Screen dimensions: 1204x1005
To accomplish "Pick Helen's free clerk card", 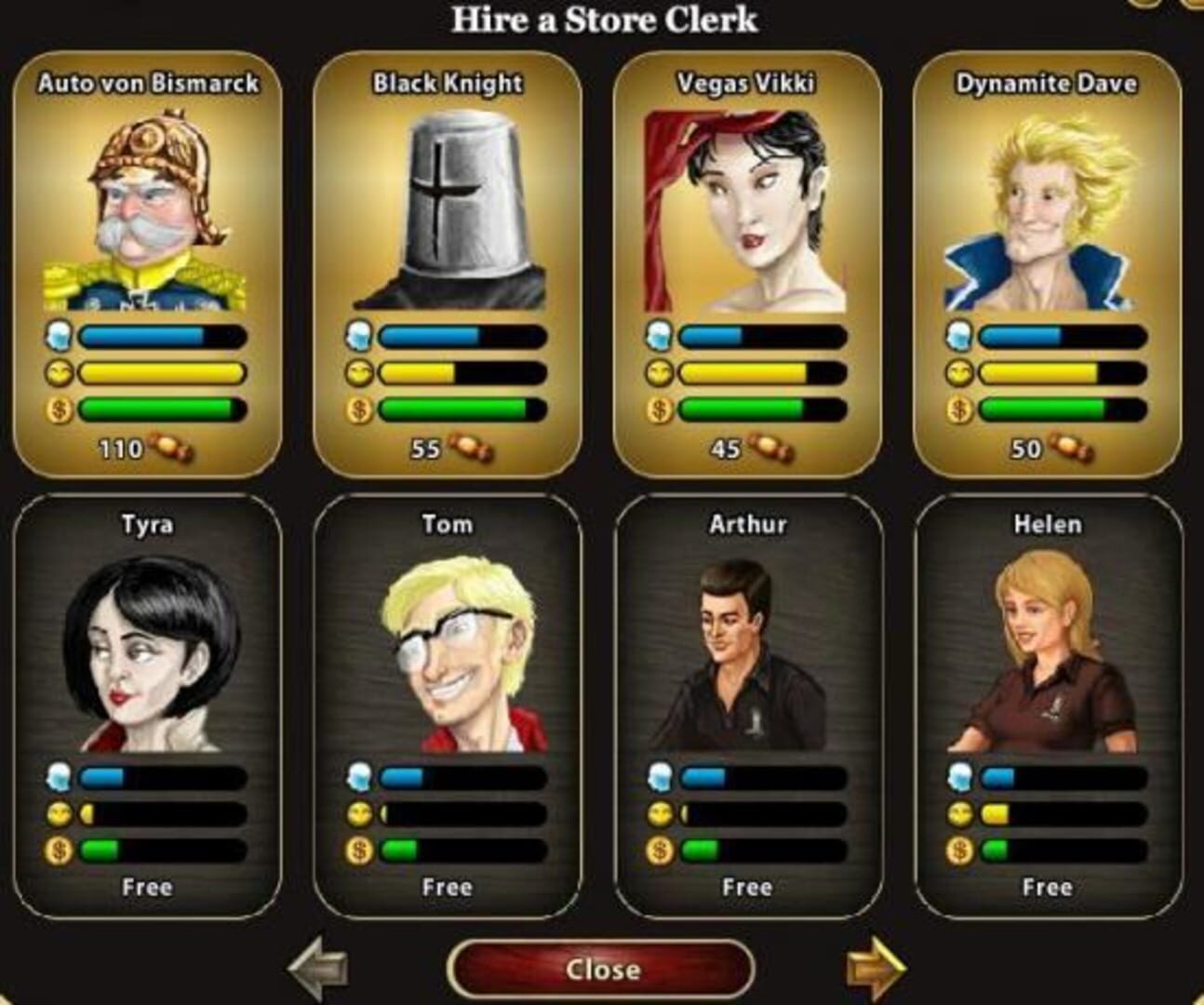I will point(1047,705).
